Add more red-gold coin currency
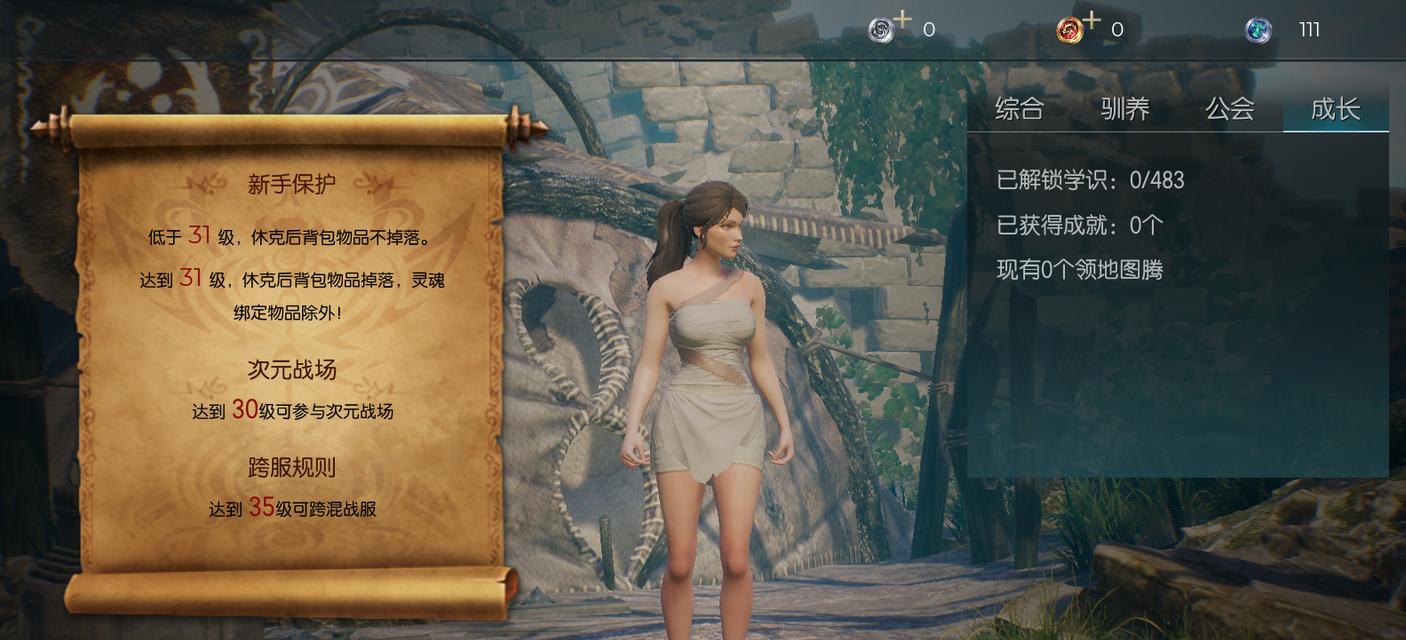The height and width of the screenshot is (640, 1406). coord(1091,19)
